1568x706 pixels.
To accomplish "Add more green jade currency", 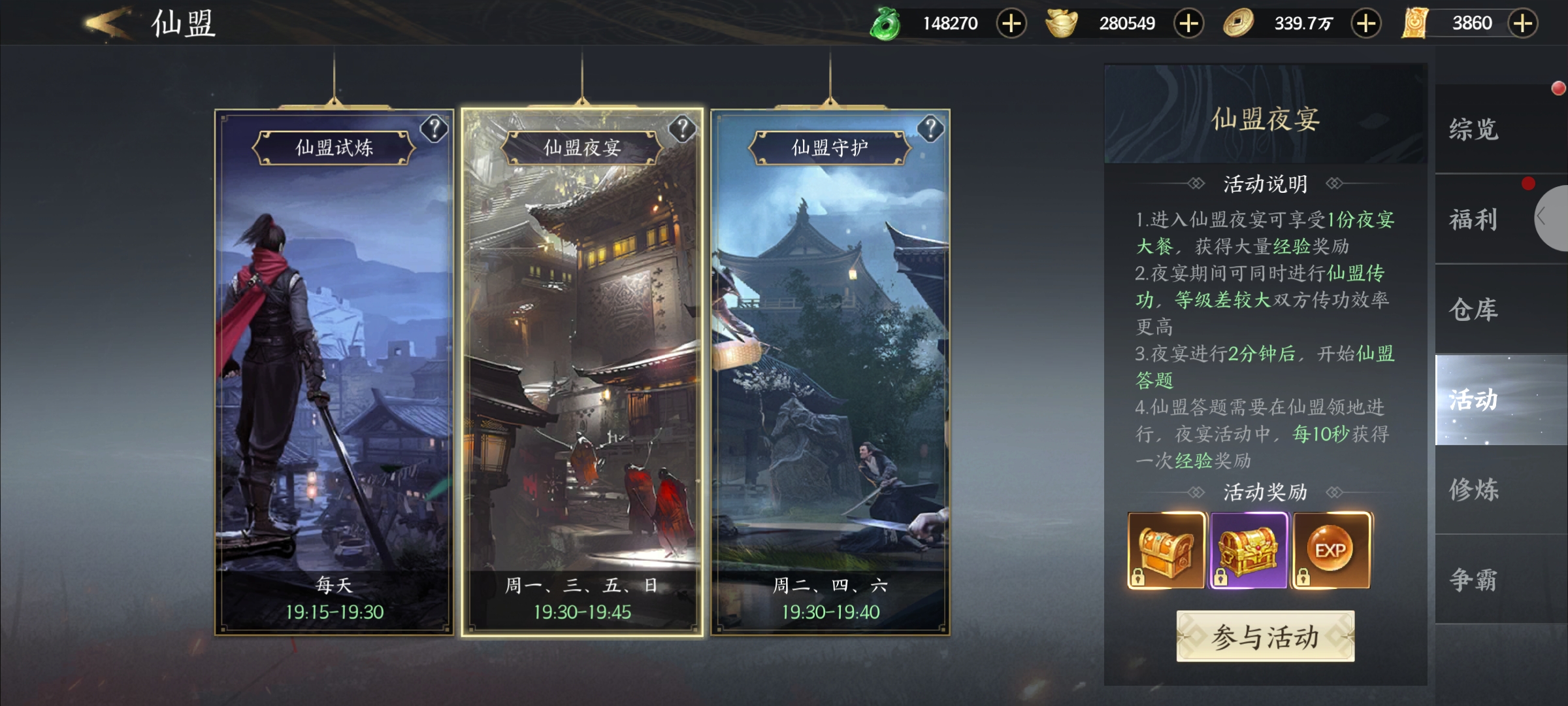I will (x=1011, y=24).
